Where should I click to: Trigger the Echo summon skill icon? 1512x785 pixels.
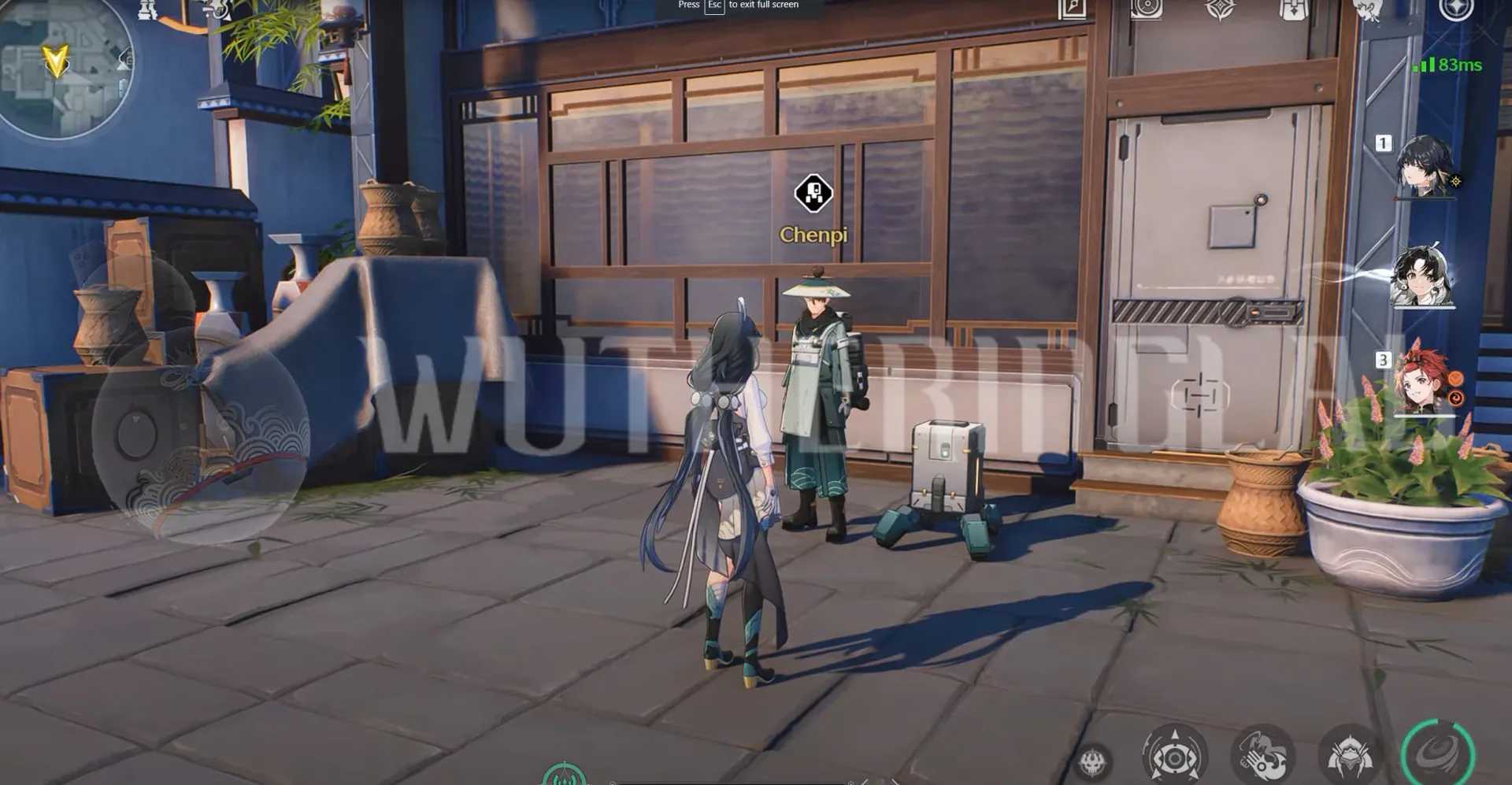(x=1175, y=756)
